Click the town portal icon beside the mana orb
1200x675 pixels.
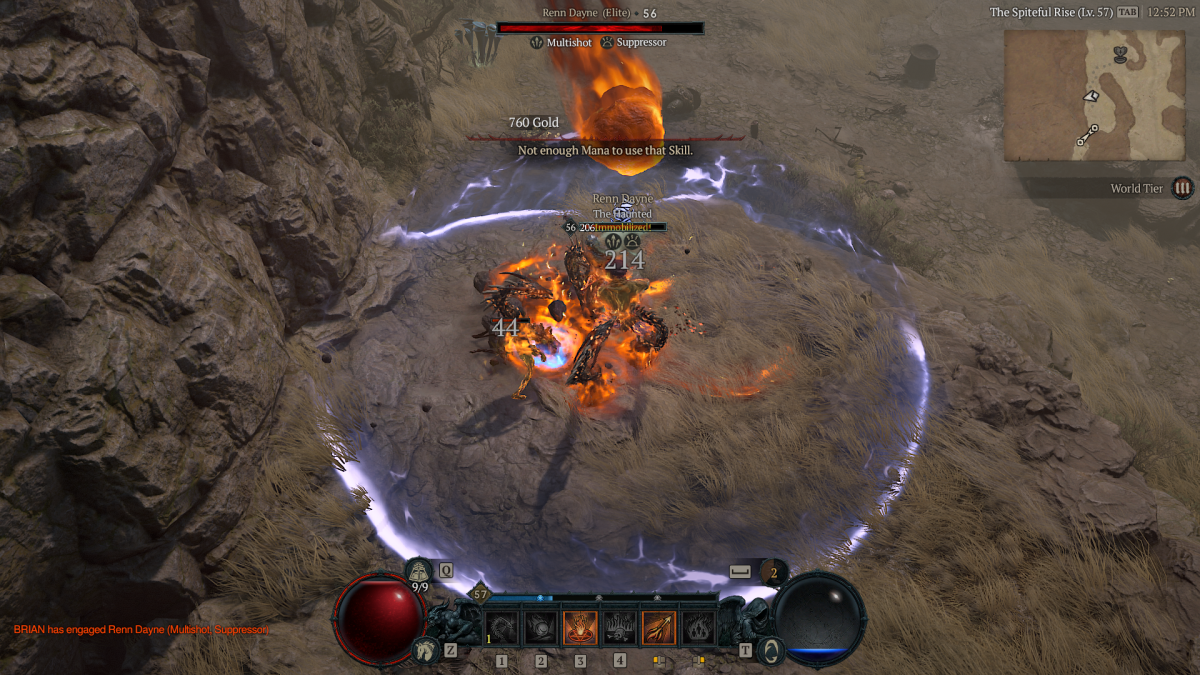(770, 650)
